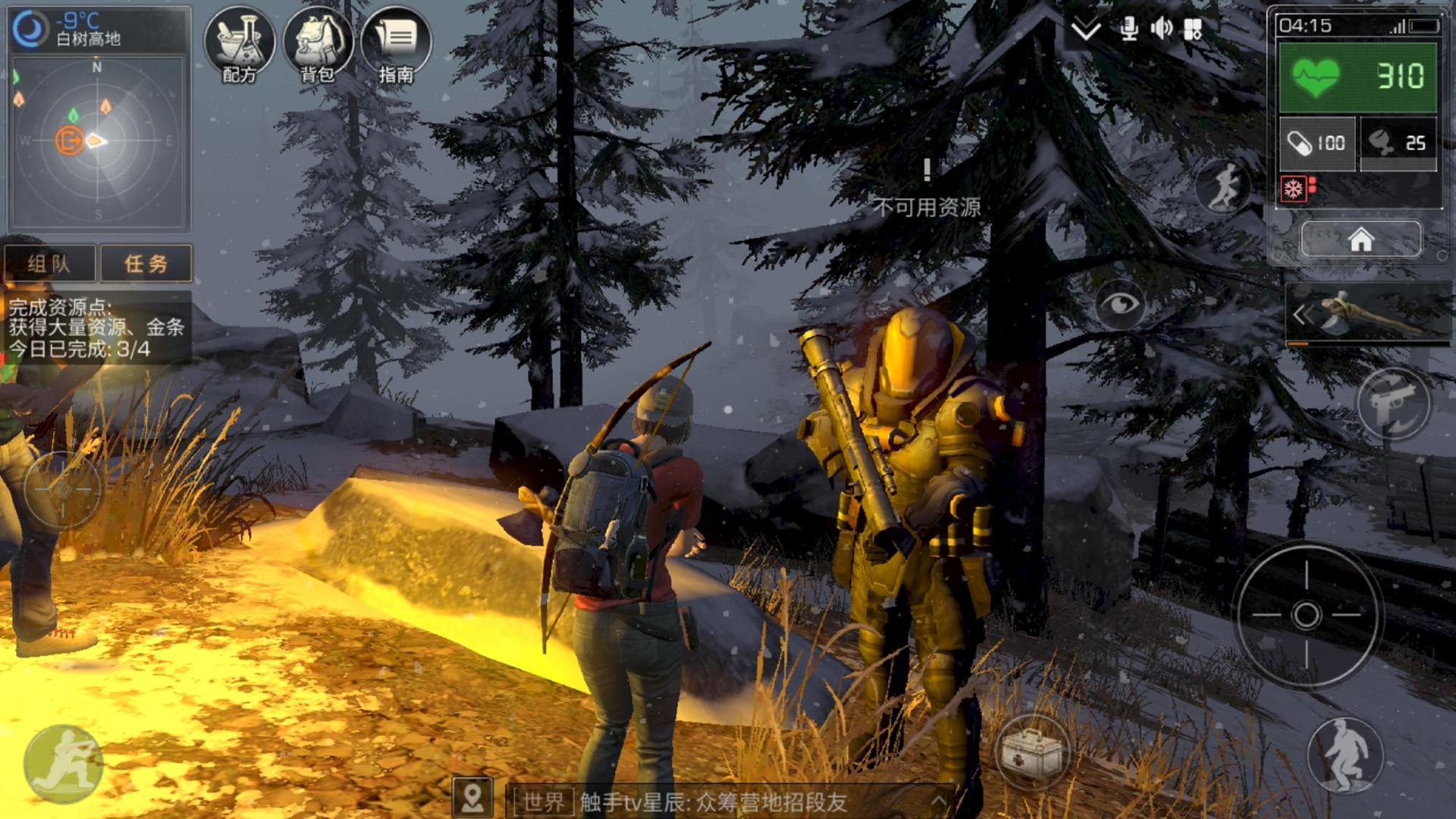
Task: Click the compass minimap
Action: pyautogui.click(x=98, y=141)
